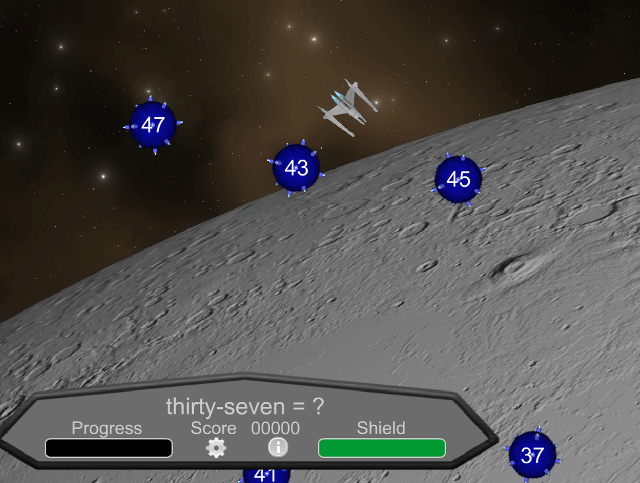Screen dimensions: 640x483
Task: Show the info button help
Action: click(x=278, y=447)
